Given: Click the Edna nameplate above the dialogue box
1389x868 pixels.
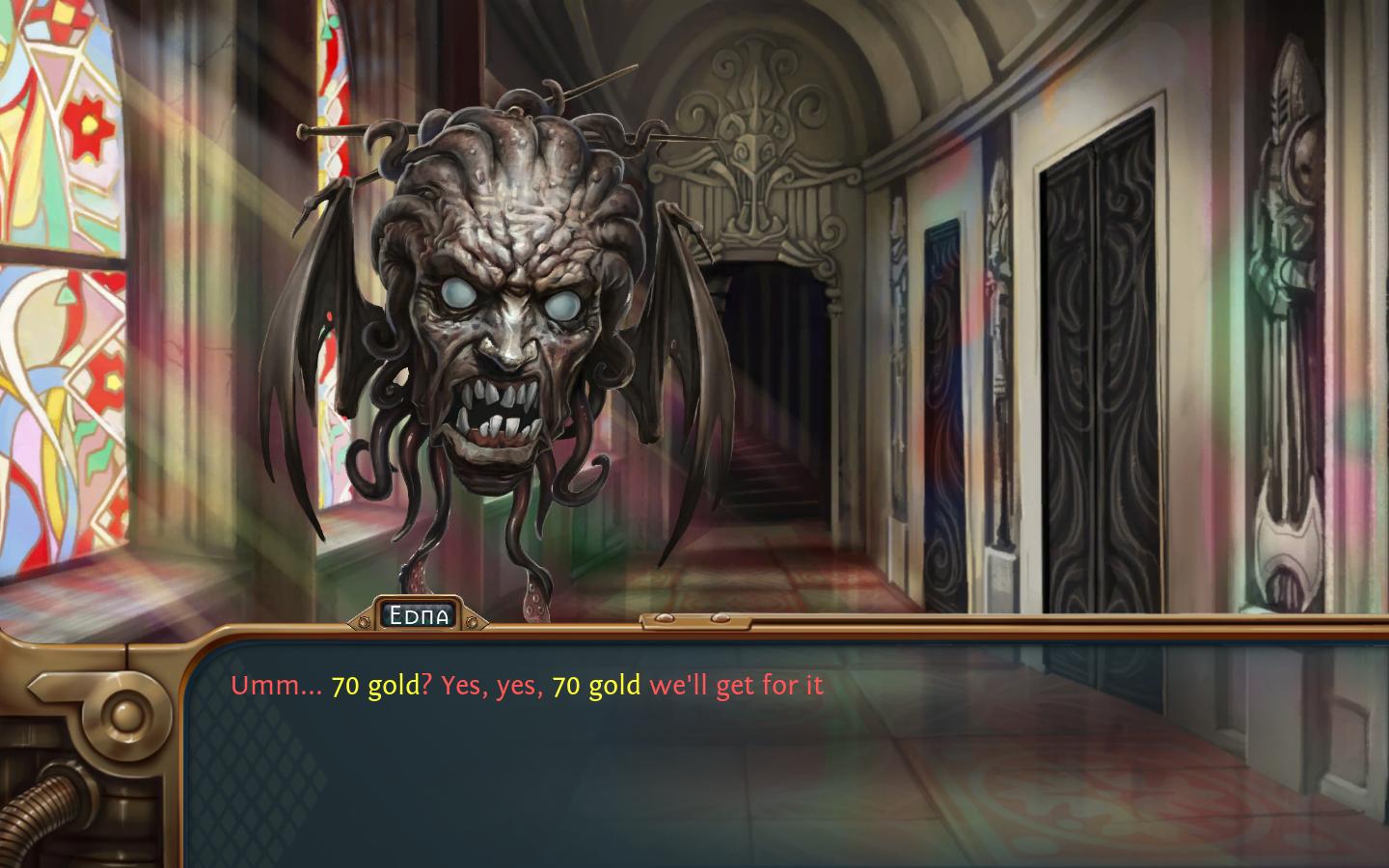Looking at the screenshot, I should [x=422, y=613].
